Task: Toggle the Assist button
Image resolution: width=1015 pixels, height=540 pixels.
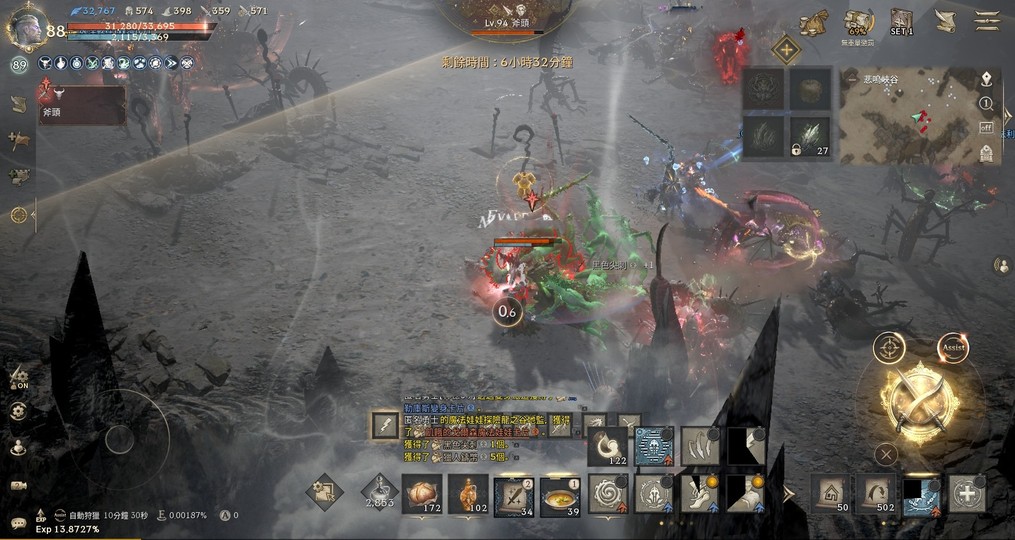Action: tap(953, 347)
